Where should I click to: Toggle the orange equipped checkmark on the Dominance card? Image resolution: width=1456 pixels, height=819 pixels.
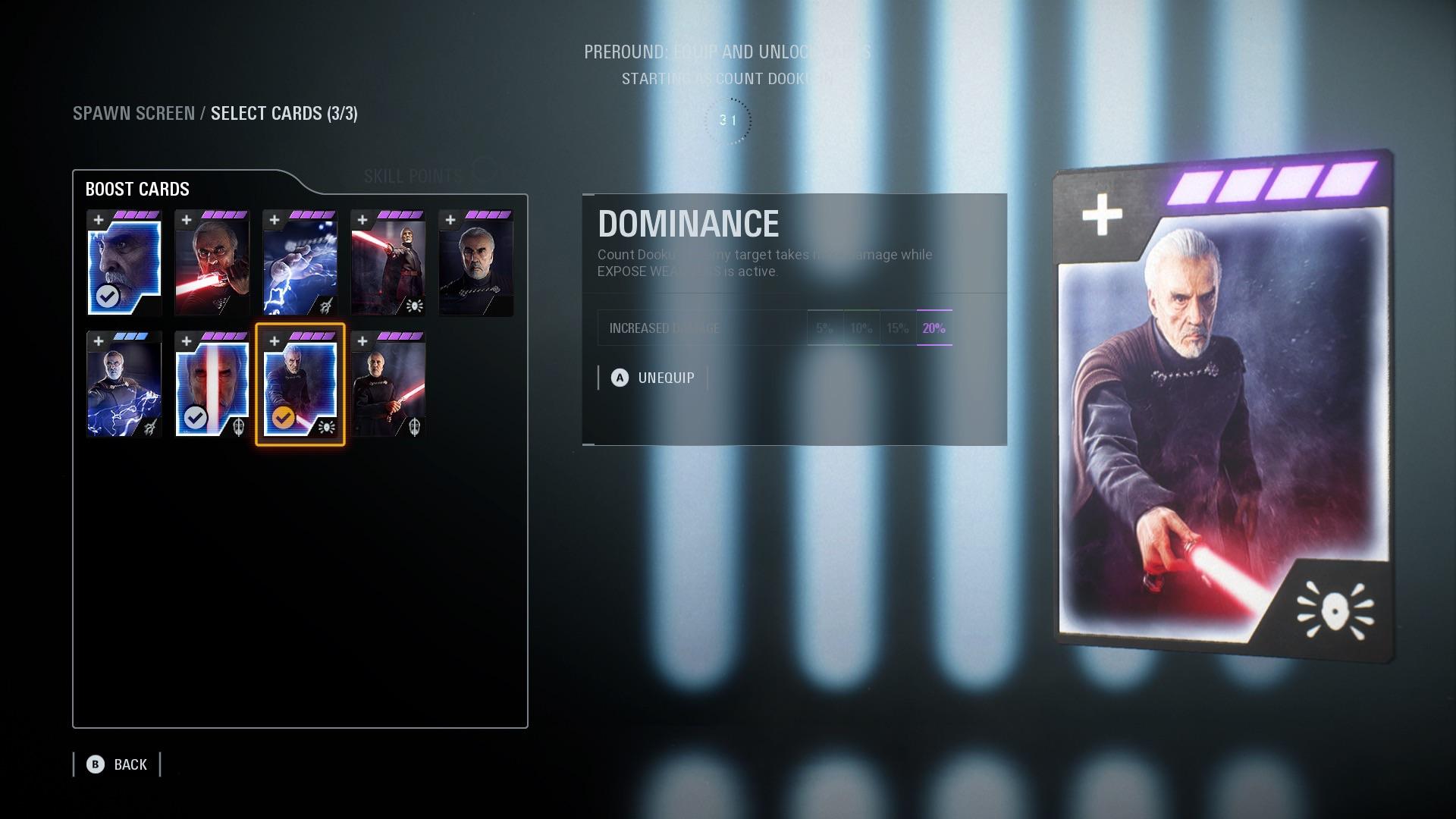coord(284,418)
